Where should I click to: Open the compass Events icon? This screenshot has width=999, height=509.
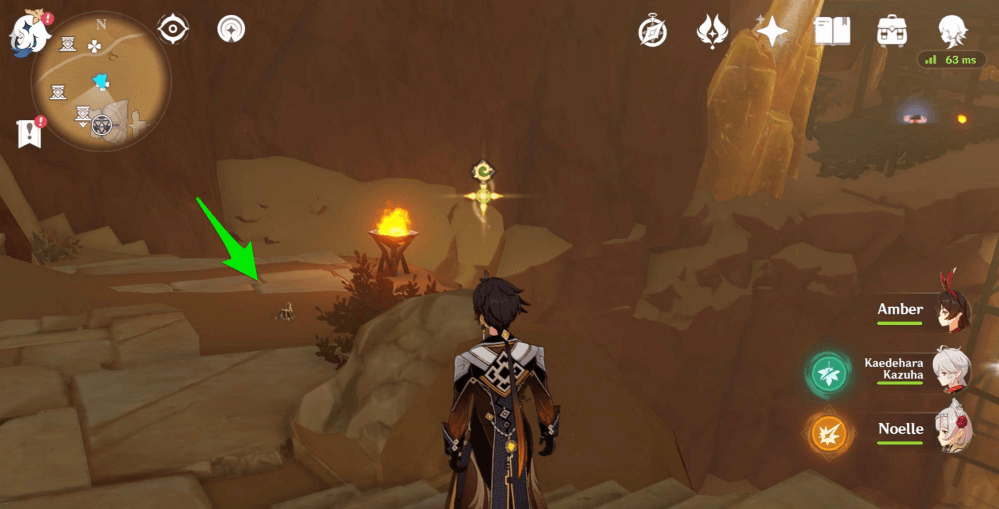[653, 32]
